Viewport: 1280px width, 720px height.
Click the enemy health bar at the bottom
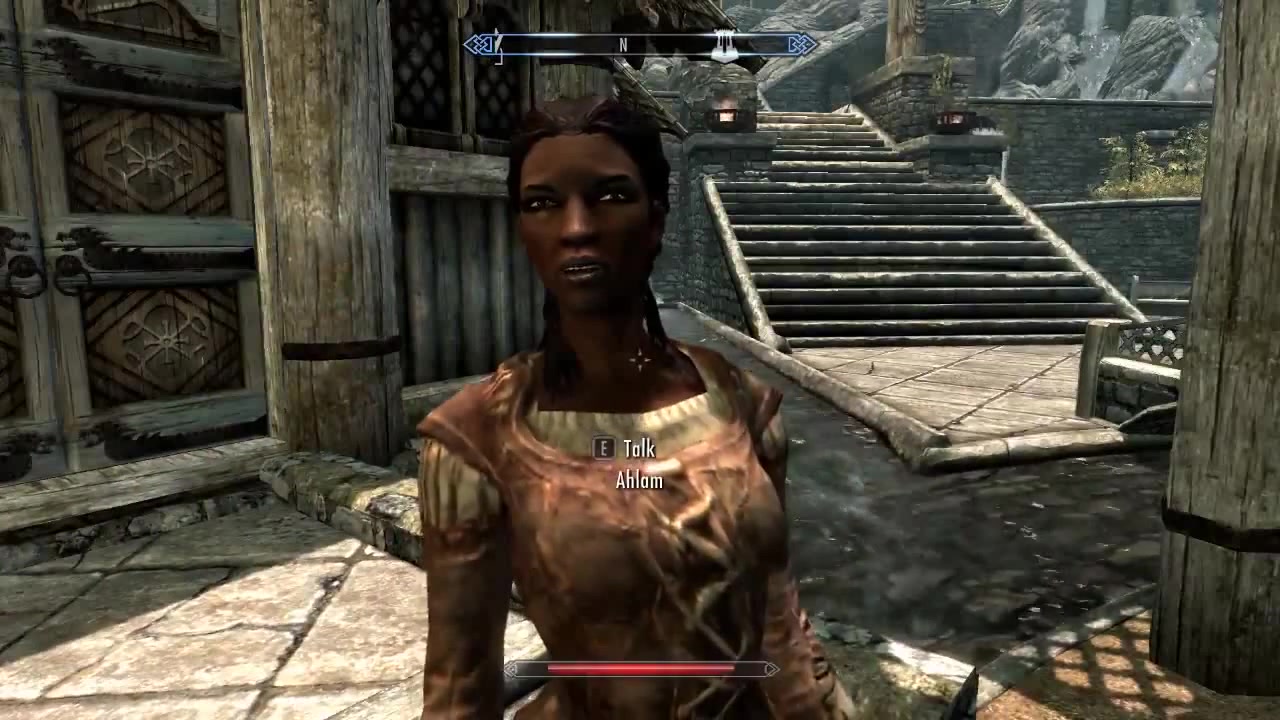(640, 670)
